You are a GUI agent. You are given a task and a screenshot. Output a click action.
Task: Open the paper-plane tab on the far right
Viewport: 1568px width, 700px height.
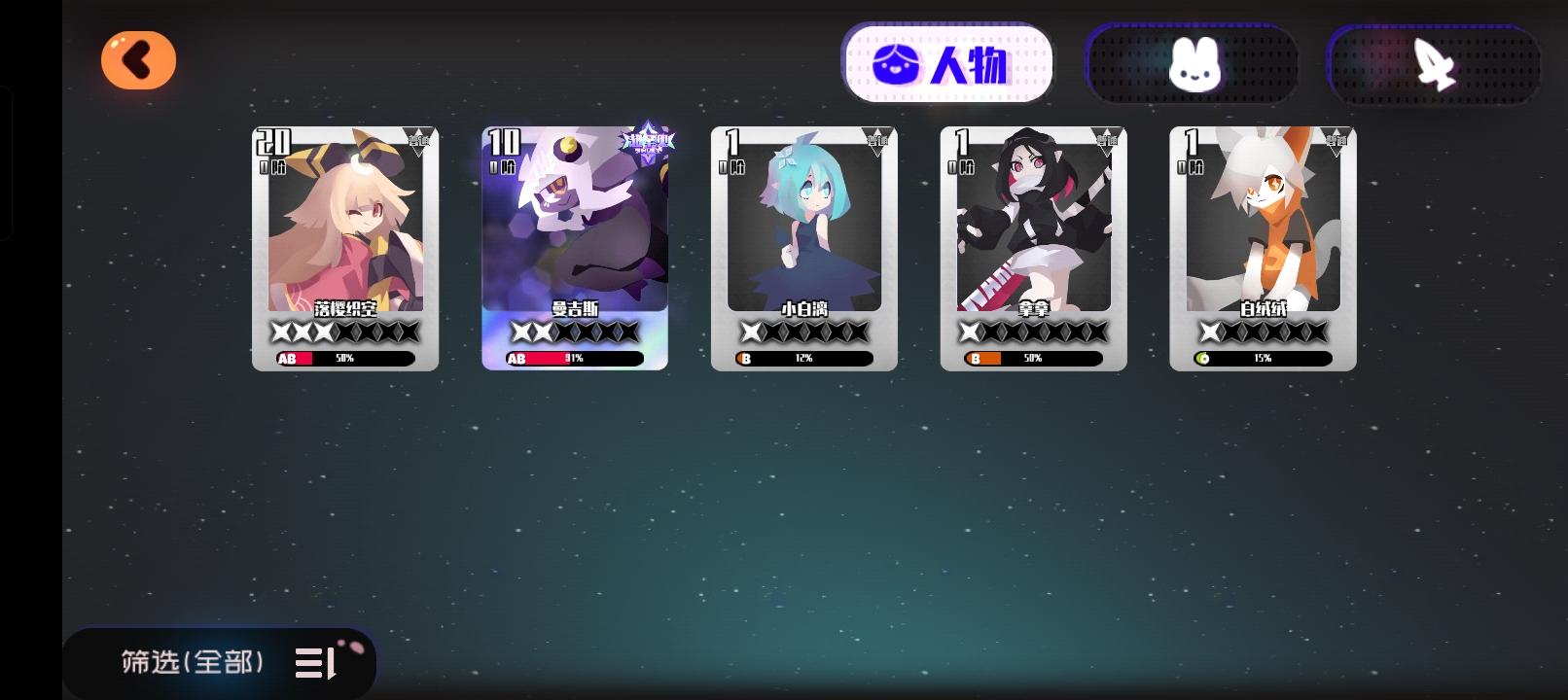click(x=1432, y=63)
